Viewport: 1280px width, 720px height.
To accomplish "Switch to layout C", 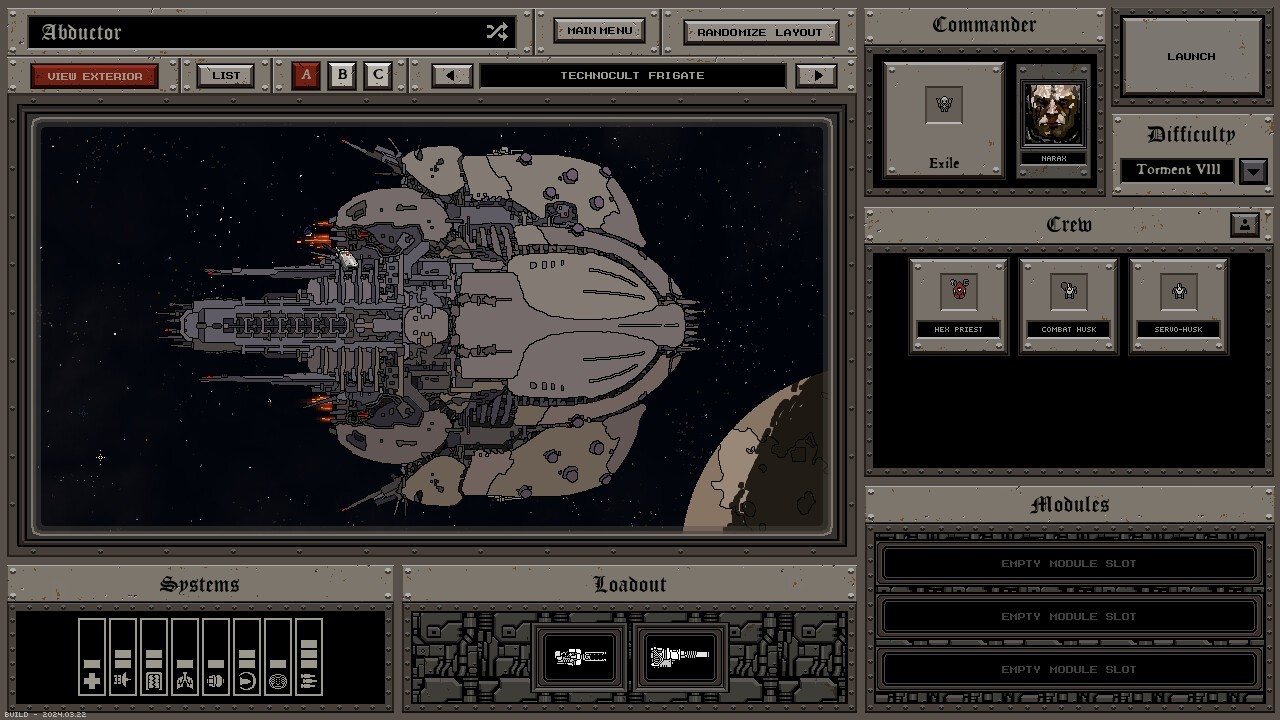I will (378, 75).
